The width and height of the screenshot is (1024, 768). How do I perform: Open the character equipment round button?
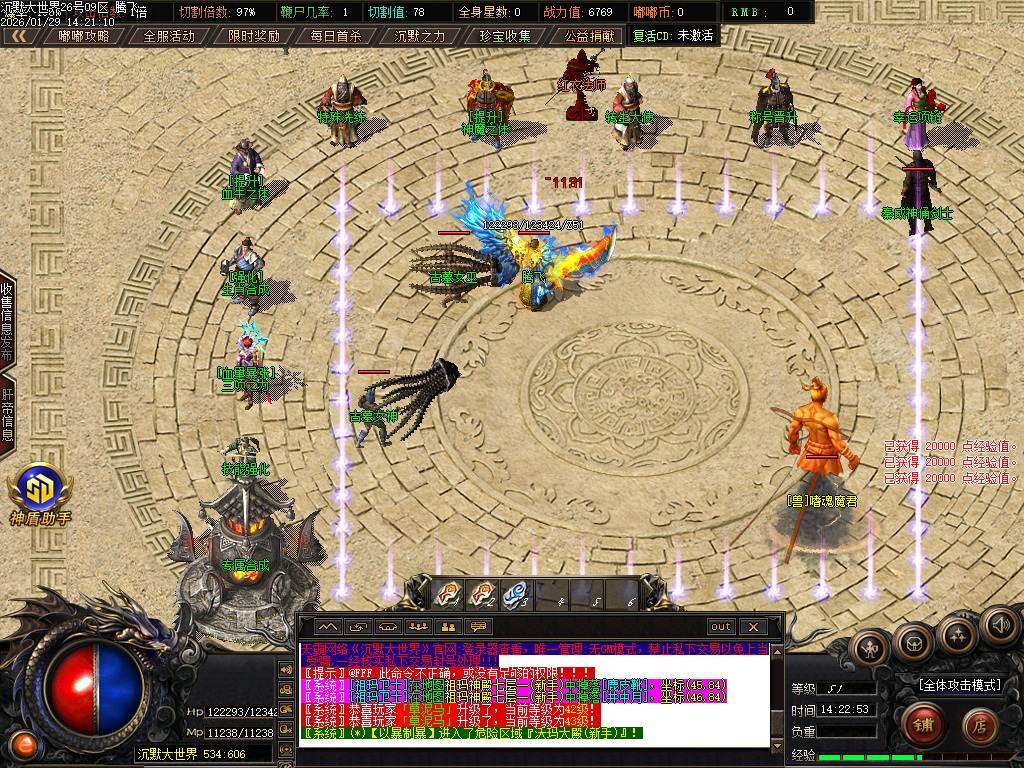click(870, 647)
